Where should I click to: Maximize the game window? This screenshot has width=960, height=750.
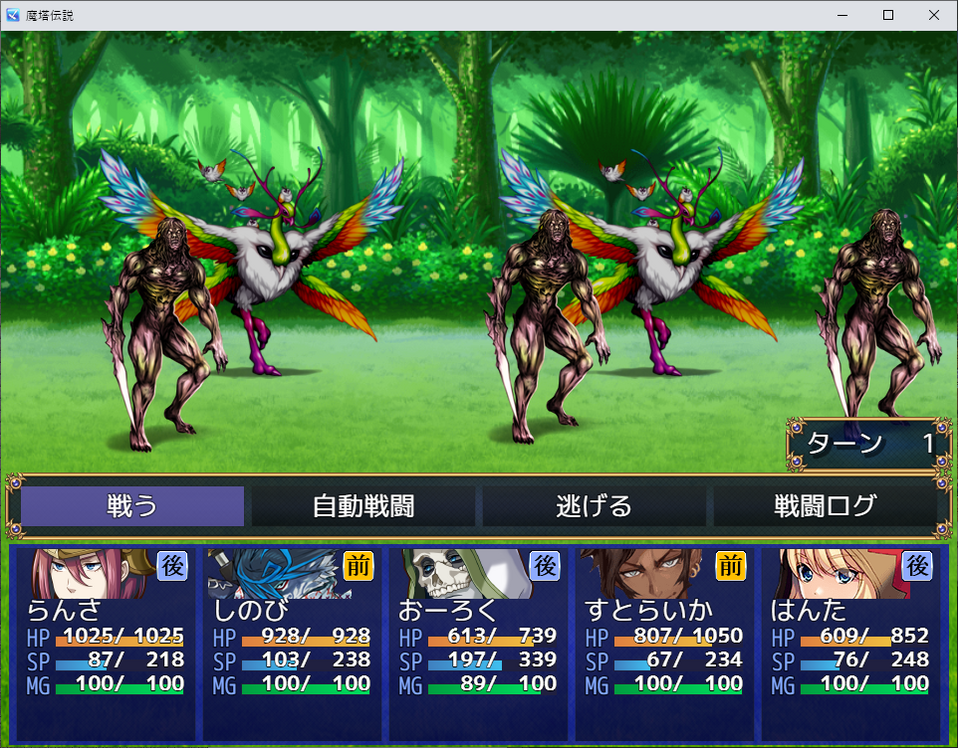click(888, 15)
